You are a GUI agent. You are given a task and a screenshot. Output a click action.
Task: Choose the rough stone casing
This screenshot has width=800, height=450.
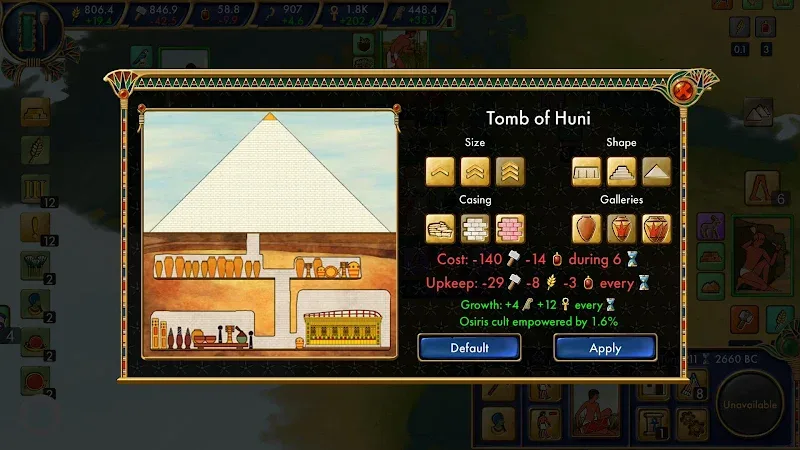pos(441,229)
